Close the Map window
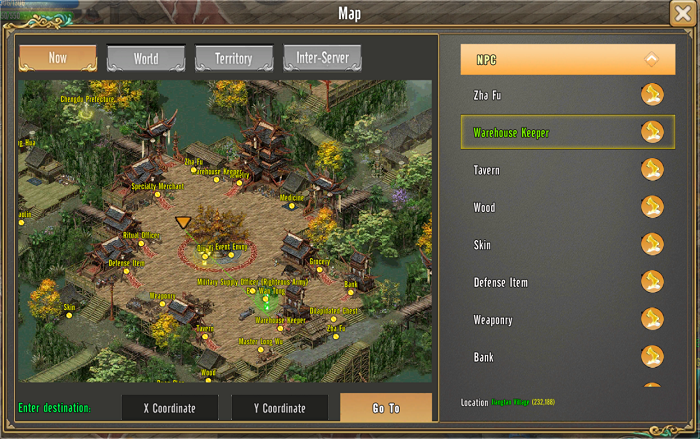The image size is (700, 439). (x=685, y=14)
